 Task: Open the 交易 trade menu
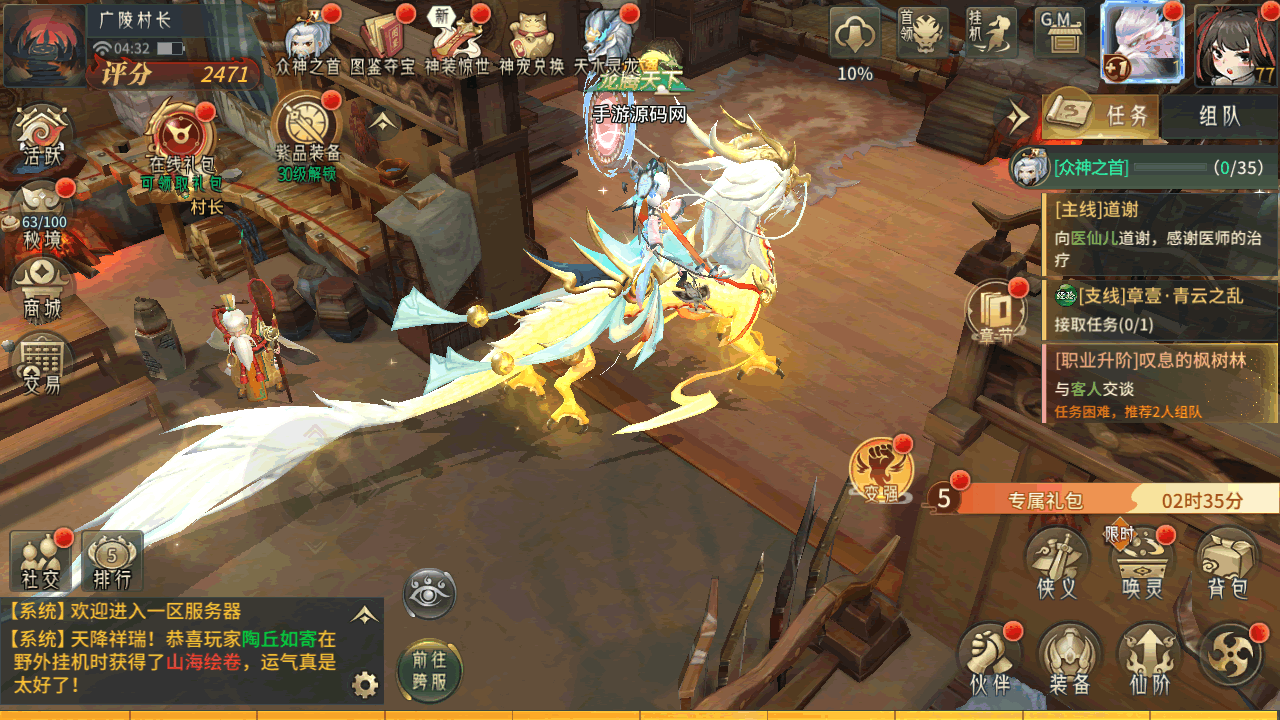coord(42,362)
